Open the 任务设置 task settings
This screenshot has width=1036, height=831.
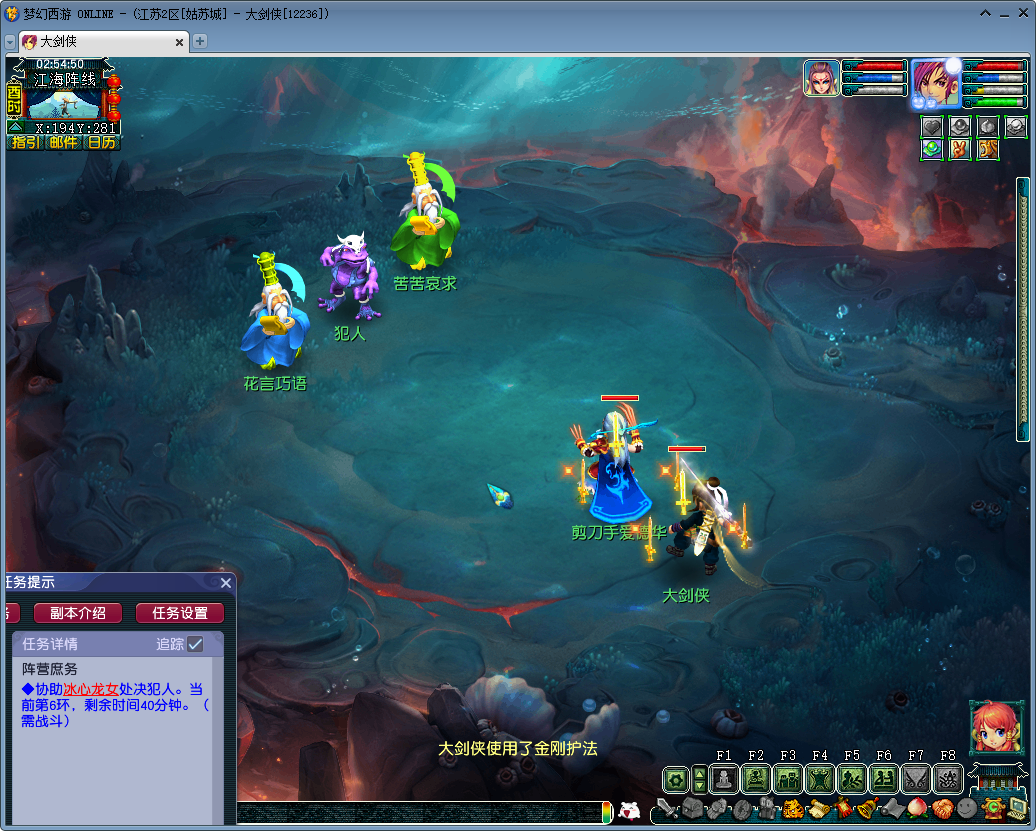click(x=180, y=613)
